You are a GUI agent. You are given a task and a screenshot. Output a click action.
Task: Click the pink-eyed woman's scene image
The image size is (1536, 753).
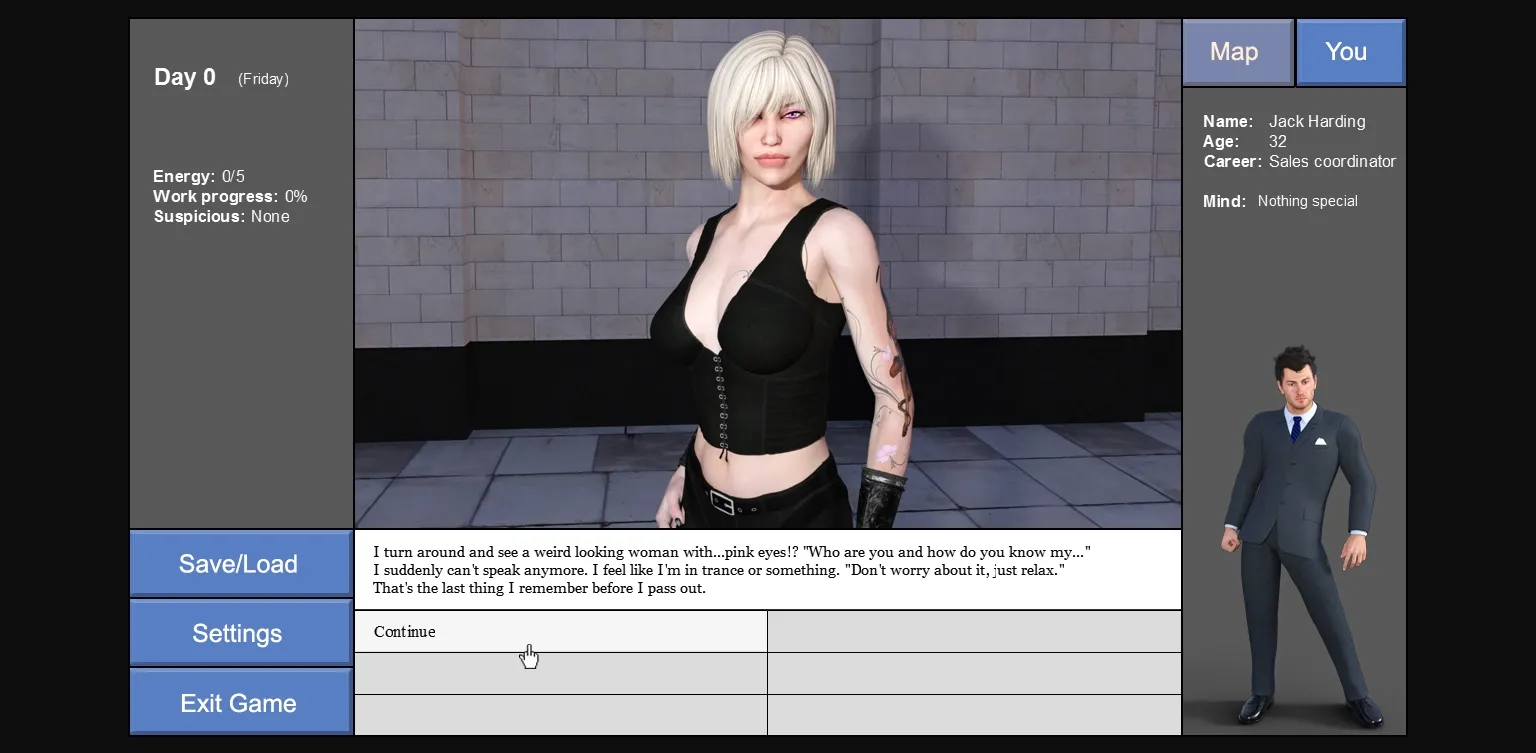(767, 270)
